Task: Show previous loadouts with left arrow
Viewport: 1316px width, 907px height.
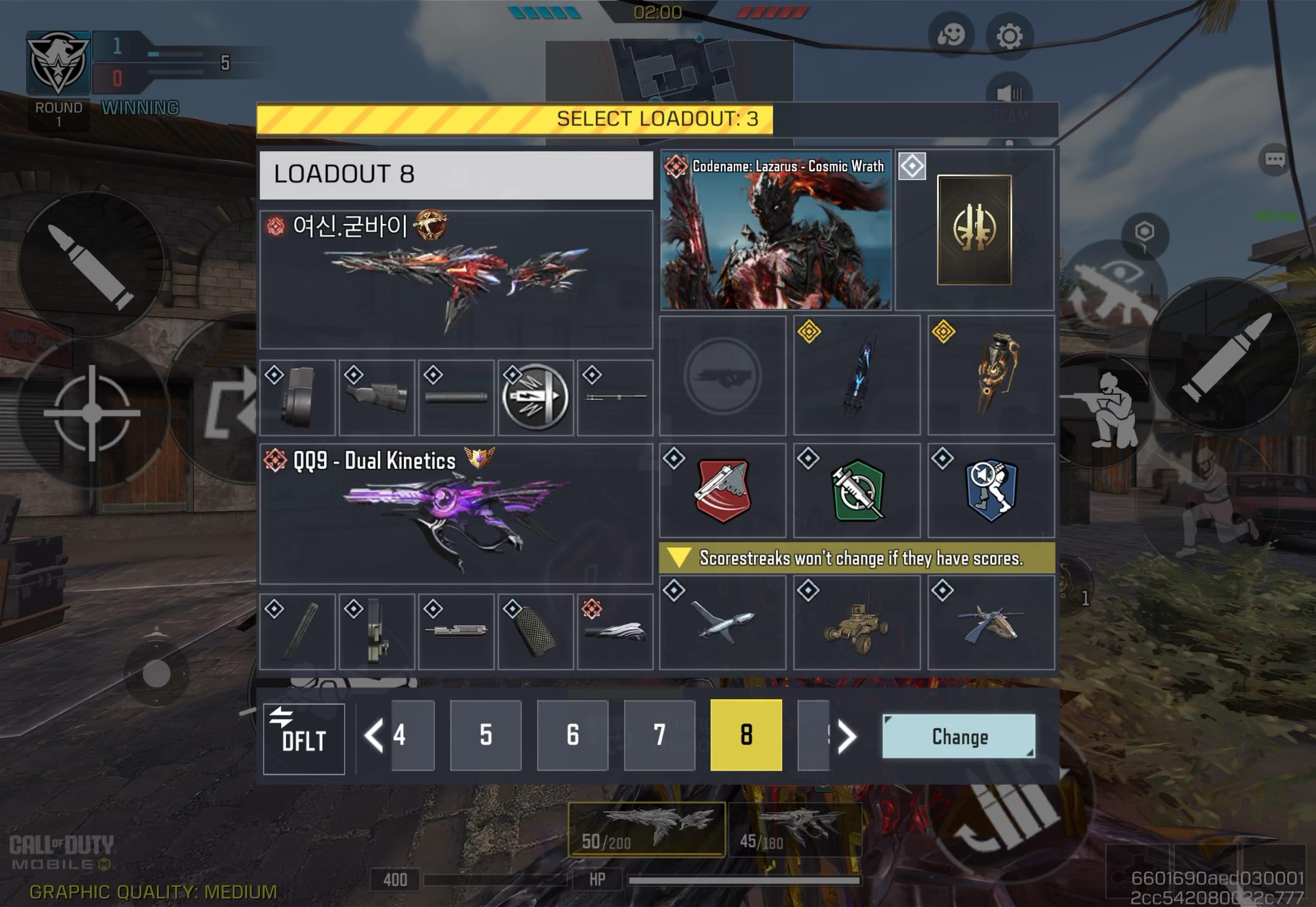Action: point(373,736)
